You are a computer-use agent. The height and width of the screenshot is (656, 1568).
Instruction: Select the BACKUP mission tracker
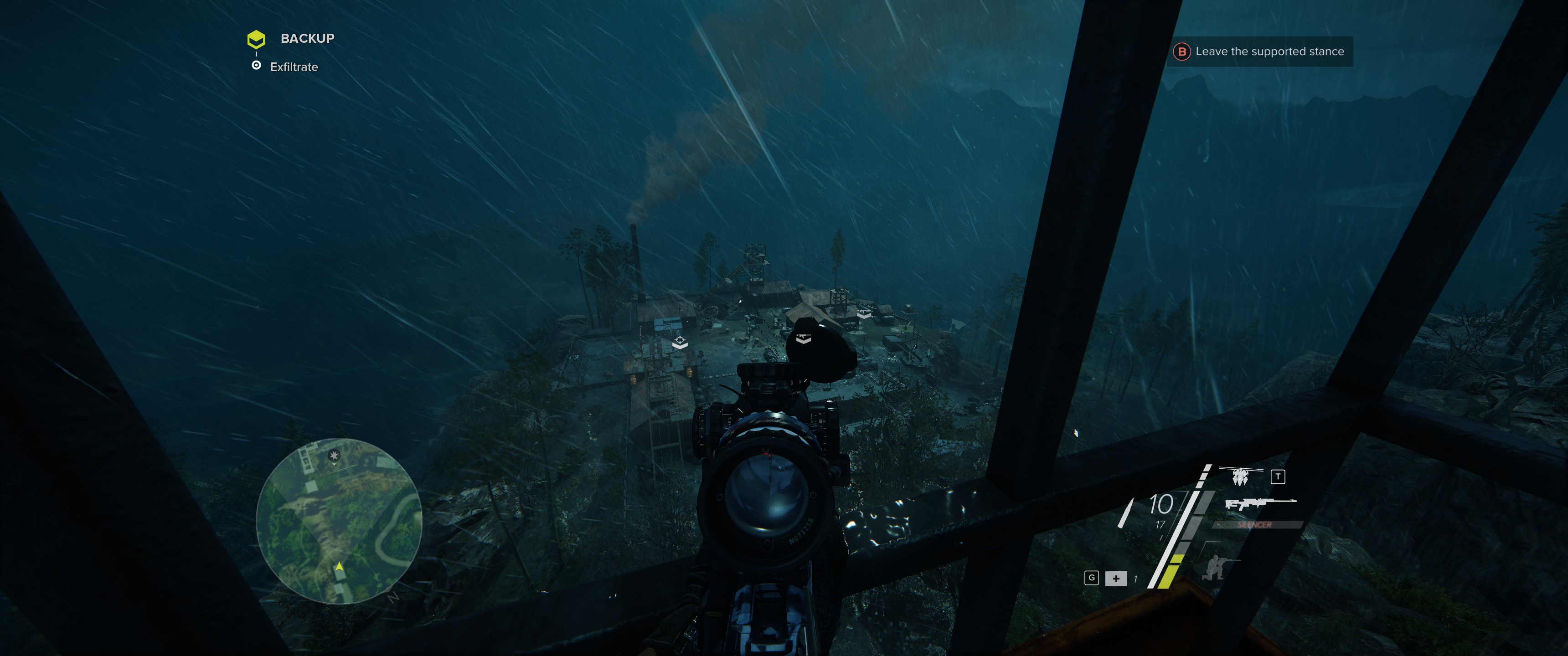307,38
